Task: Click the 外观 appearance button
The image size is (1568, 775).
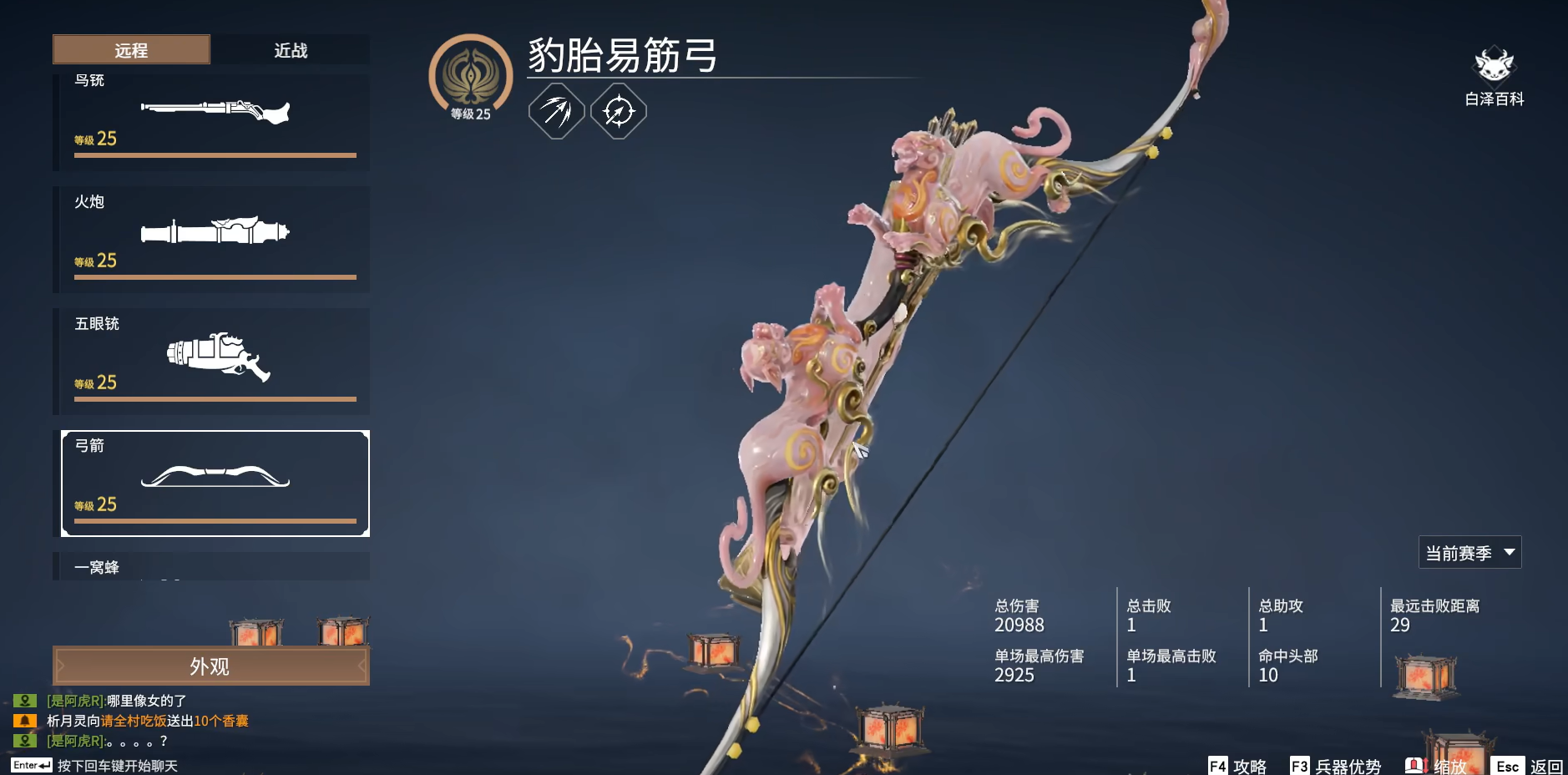Action: [x=210, y=666]
